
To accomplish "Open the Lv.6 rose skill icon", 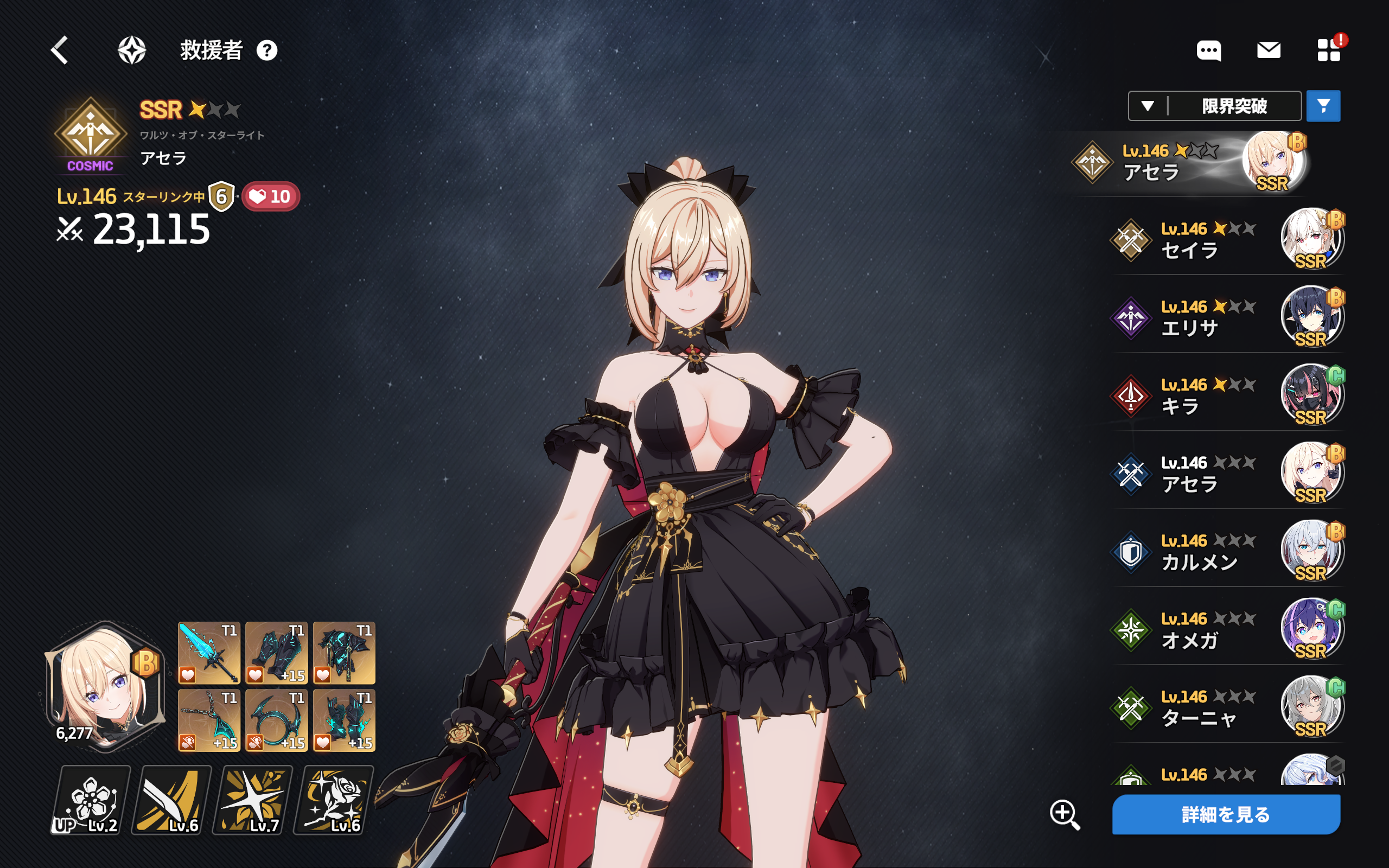I will tap(334, 800).
